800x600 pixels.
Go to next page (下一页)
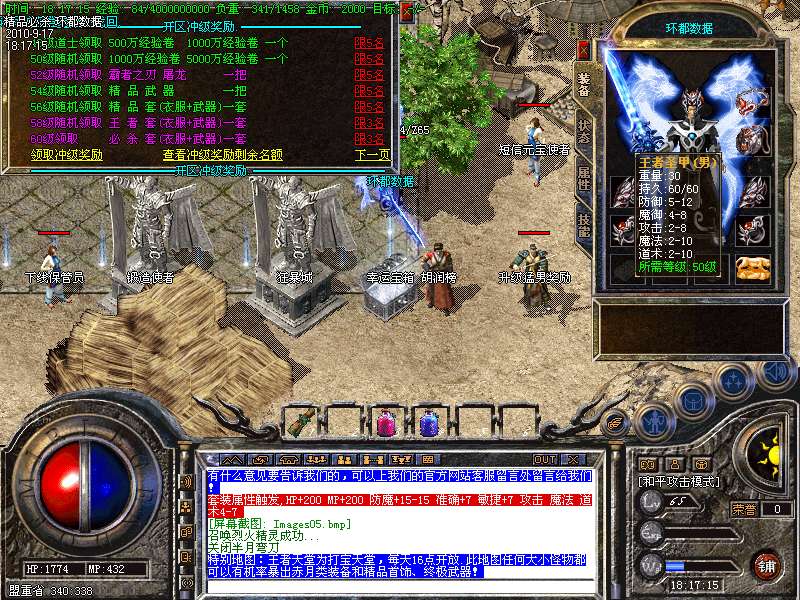click(372, 155)
